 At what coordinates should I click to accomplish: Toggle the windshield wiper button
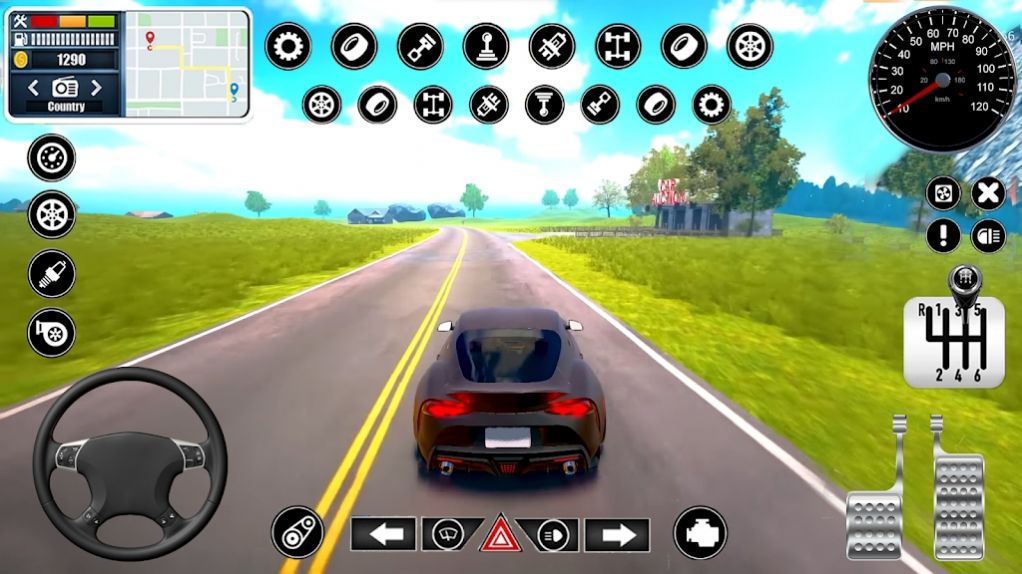coord(446,535)
